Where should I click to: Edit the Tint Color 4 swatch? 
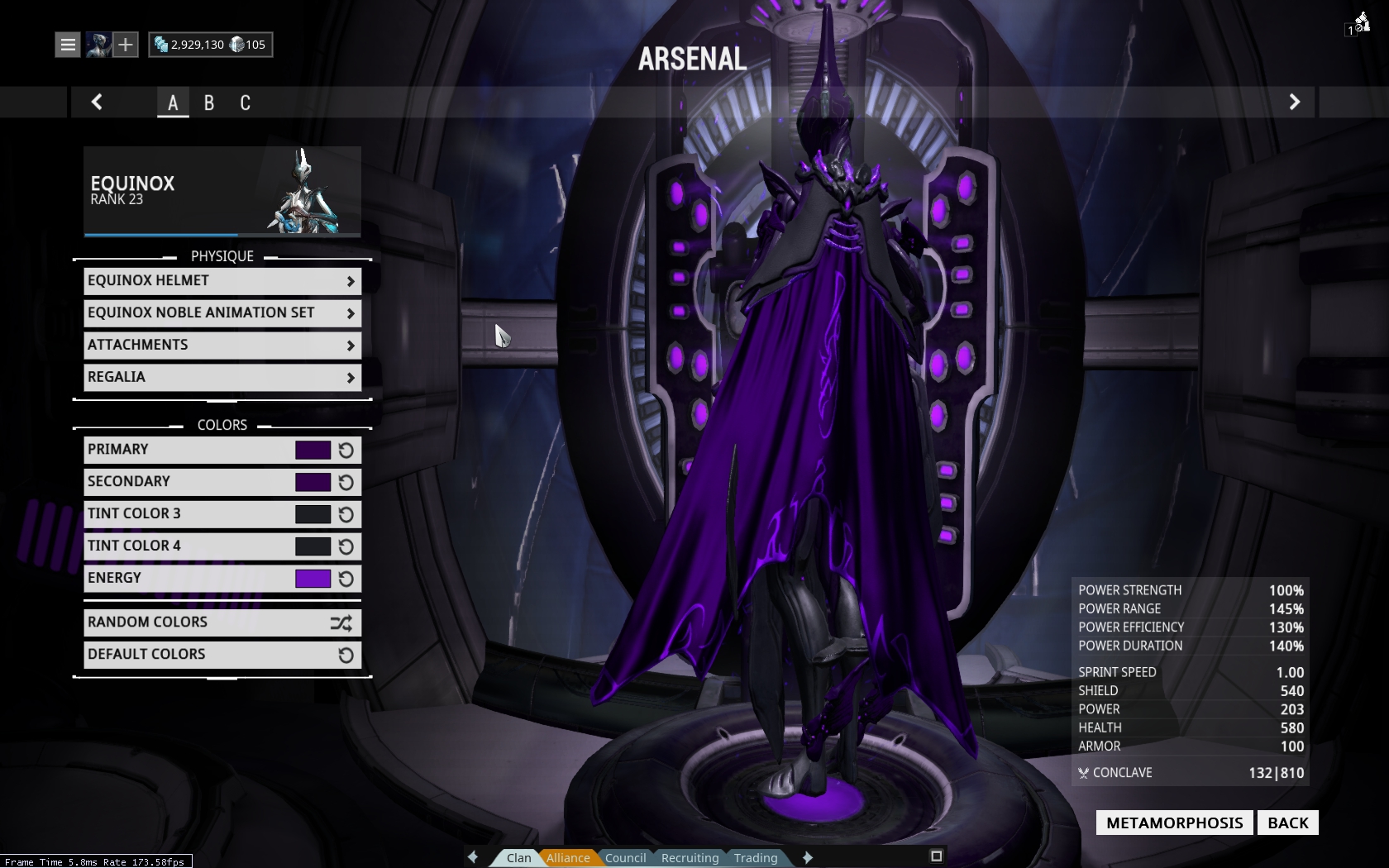tap(313, 546)
